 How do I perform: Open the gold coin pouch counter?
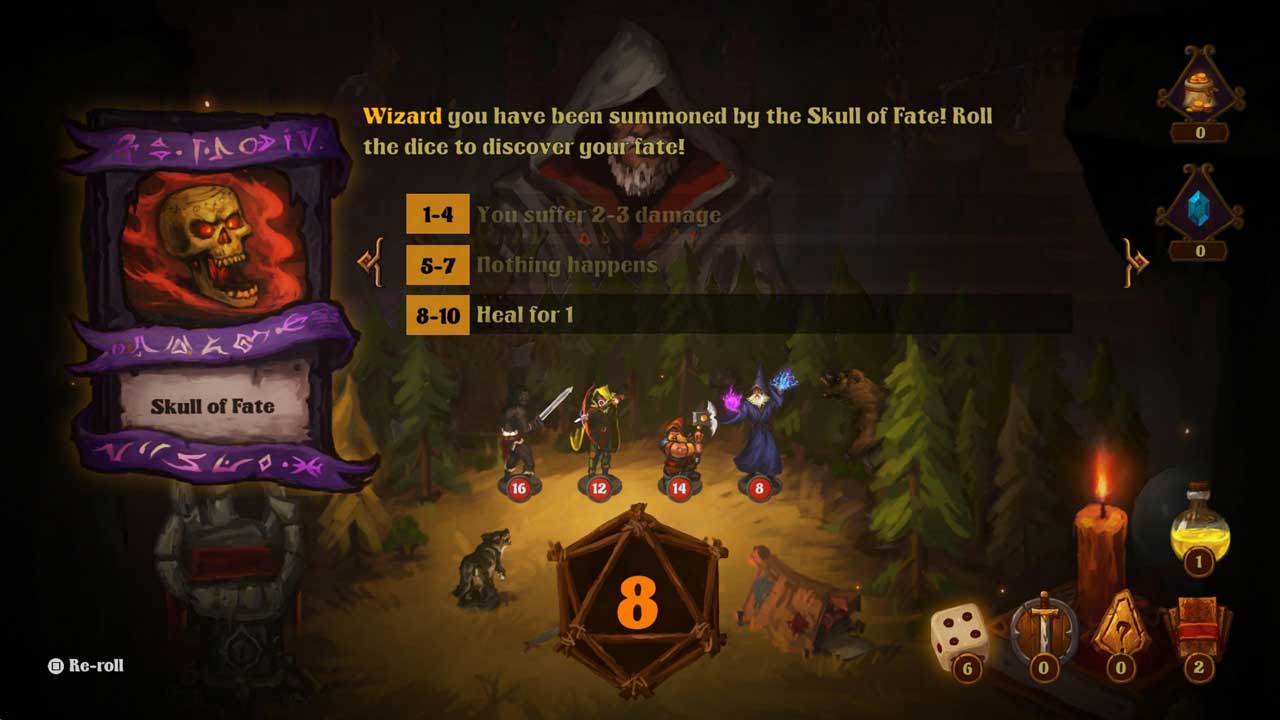(x=1200, y=93)
